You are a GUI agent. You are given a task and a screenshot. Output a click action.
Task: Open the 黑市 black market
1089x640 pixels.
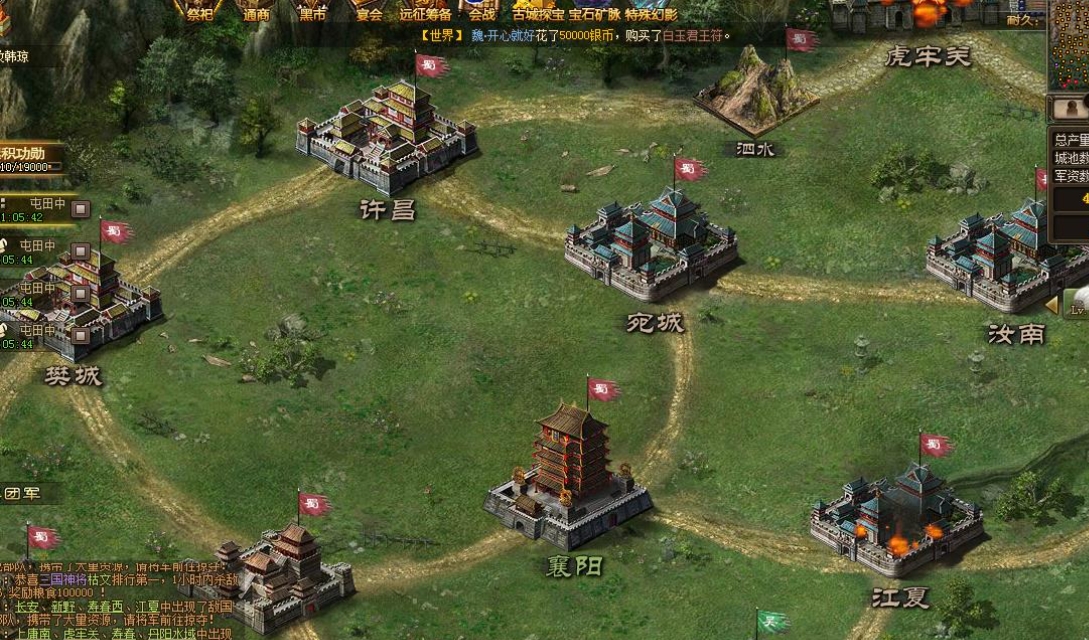tap(312, 11)
